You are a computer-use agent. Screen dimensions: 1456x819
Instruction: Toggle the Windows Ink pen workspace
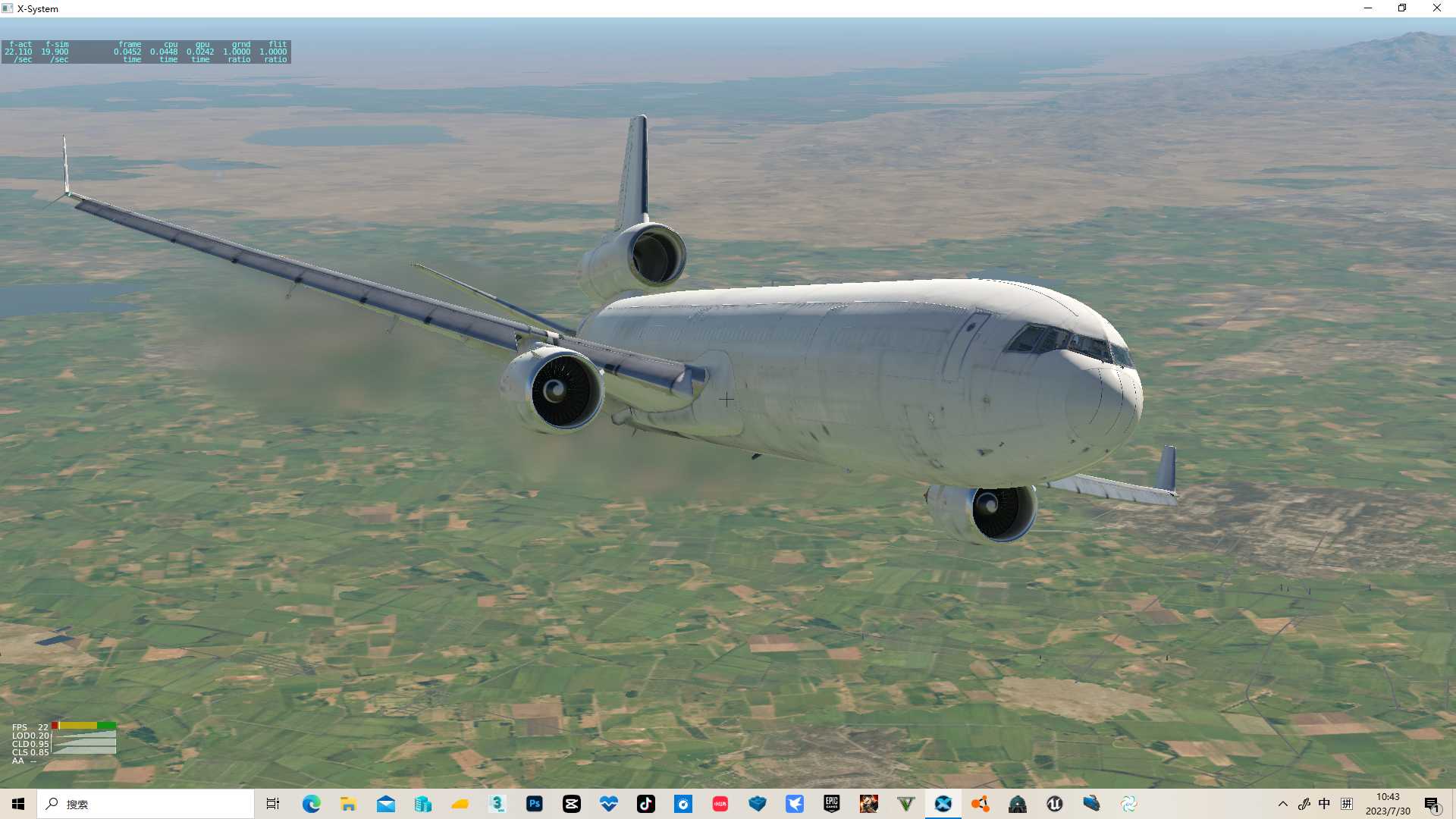(1305, 804)
